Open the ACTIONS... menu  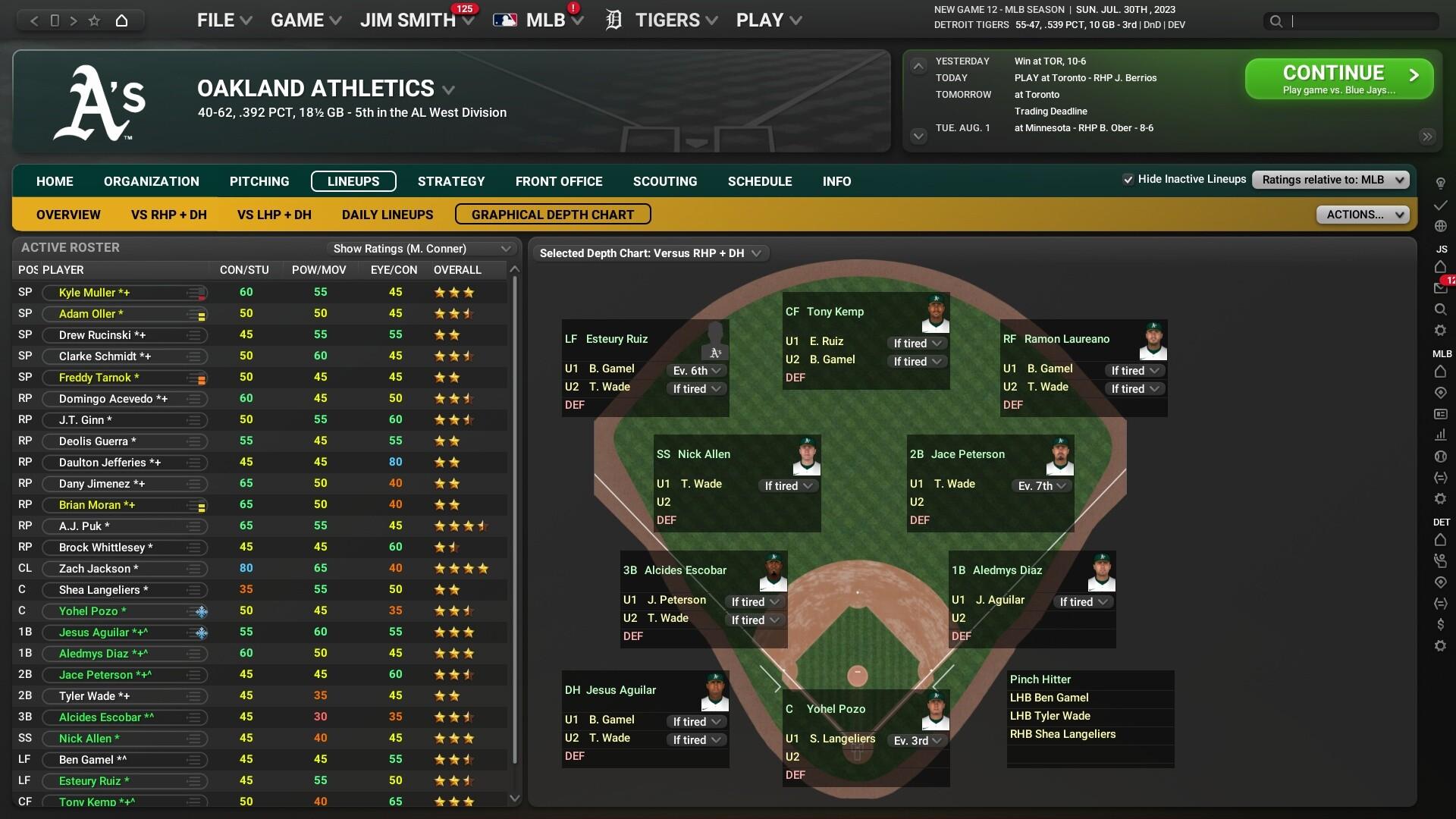[x=1363, y=215]
